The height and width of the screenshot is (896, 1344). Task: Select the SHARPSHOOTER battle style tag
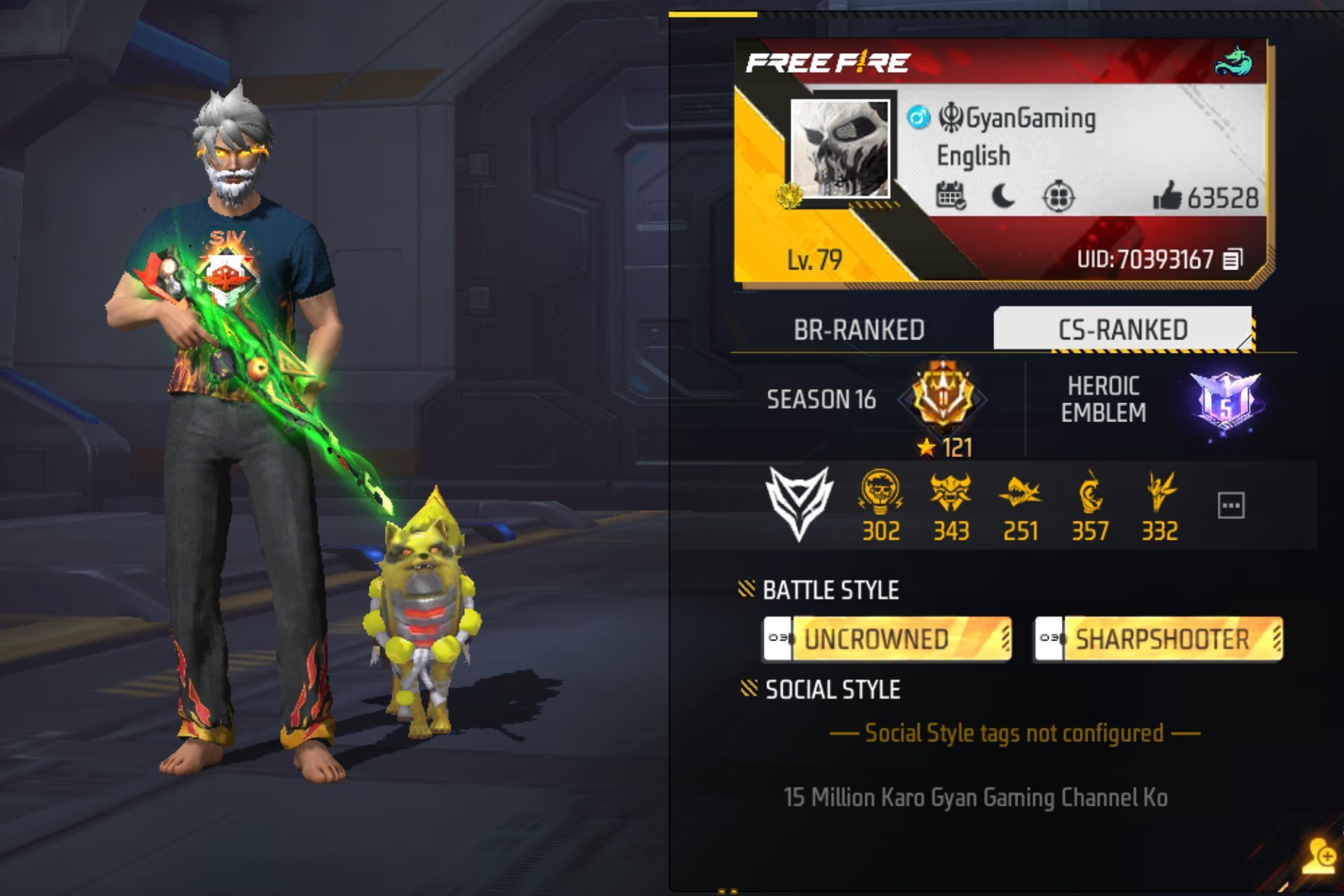pos(1158,638)
